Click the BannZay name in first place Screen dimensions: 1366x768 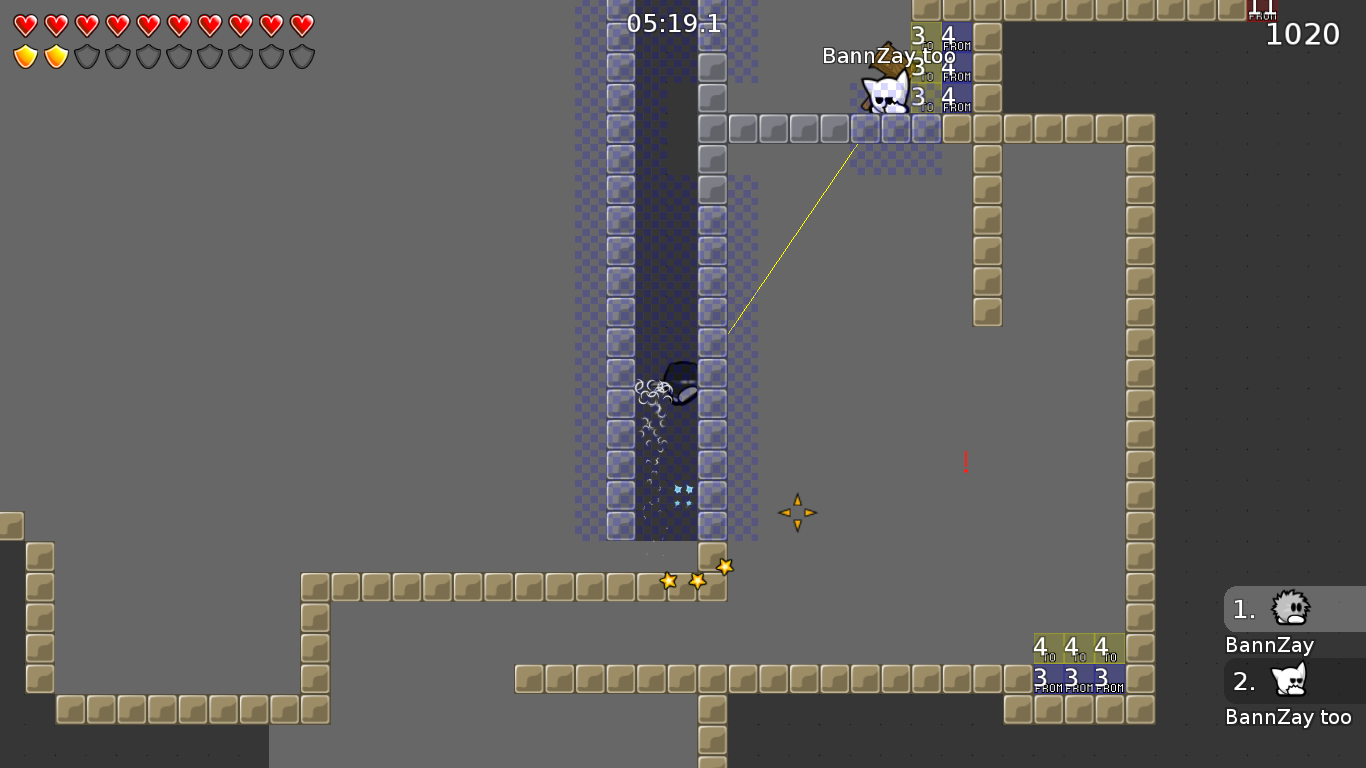[1268, 645]
